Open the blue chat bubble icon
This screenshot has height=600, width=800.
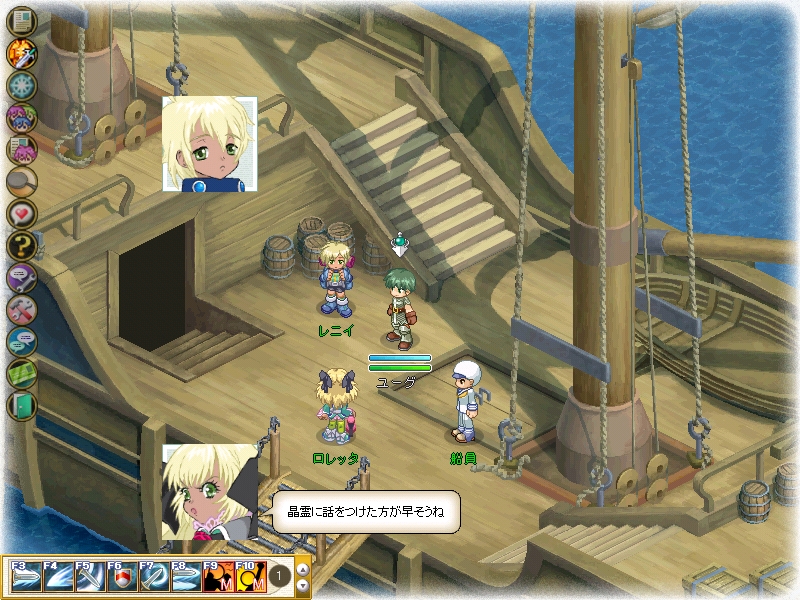pyautogui.click(x=21, y=341)
